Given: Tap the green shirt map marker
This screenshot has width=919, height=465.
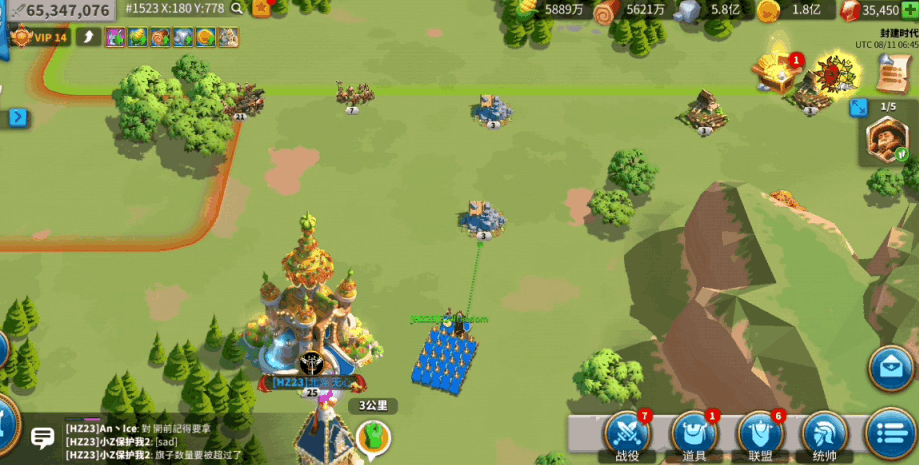Looking at the screenshot, I should [372, 436].
